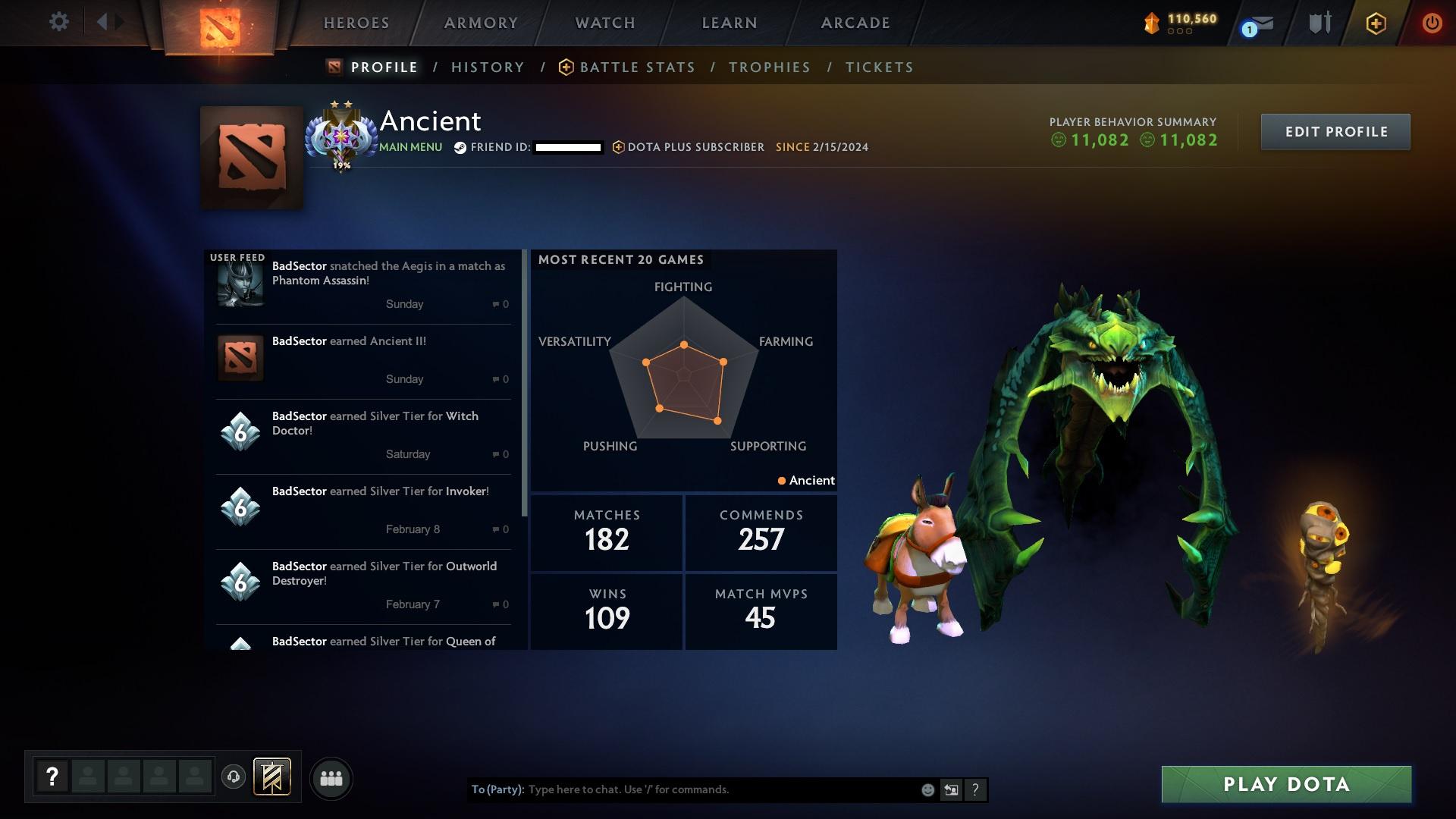Viewport: 1456px width, 819px height.
Task: Open the Dota 2 logo home button
Action: coord(220,27)
